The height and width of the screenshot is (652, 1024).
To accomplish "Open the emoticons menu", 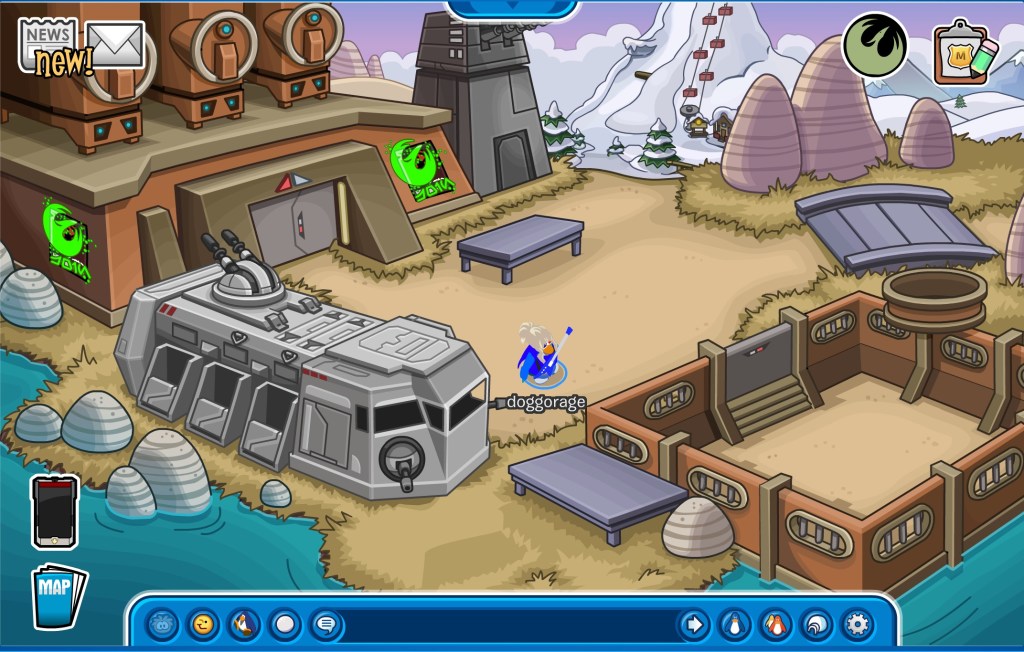I will click(203, 625).
